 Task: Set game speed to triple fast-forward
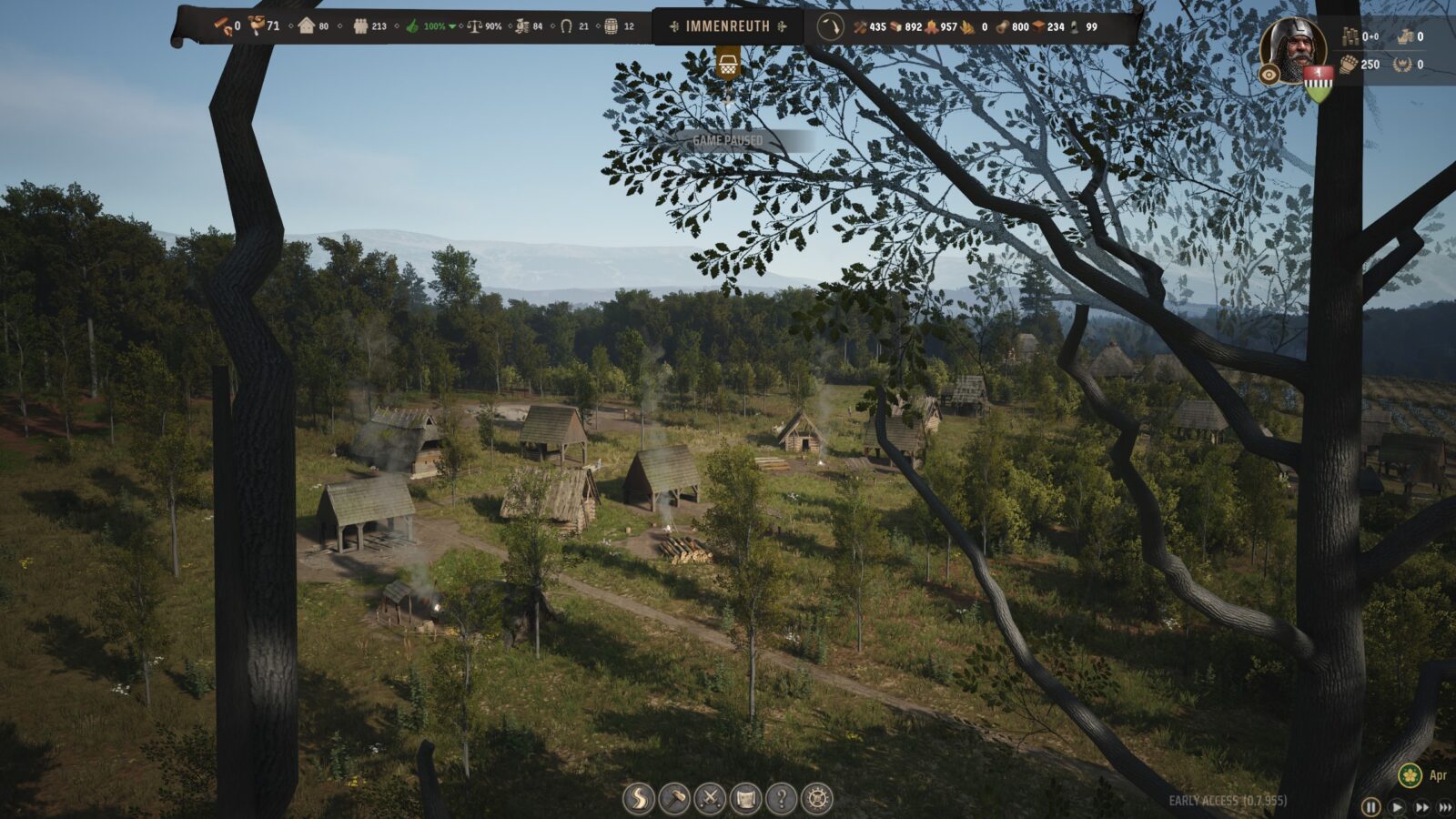[x=1447, y=806]
